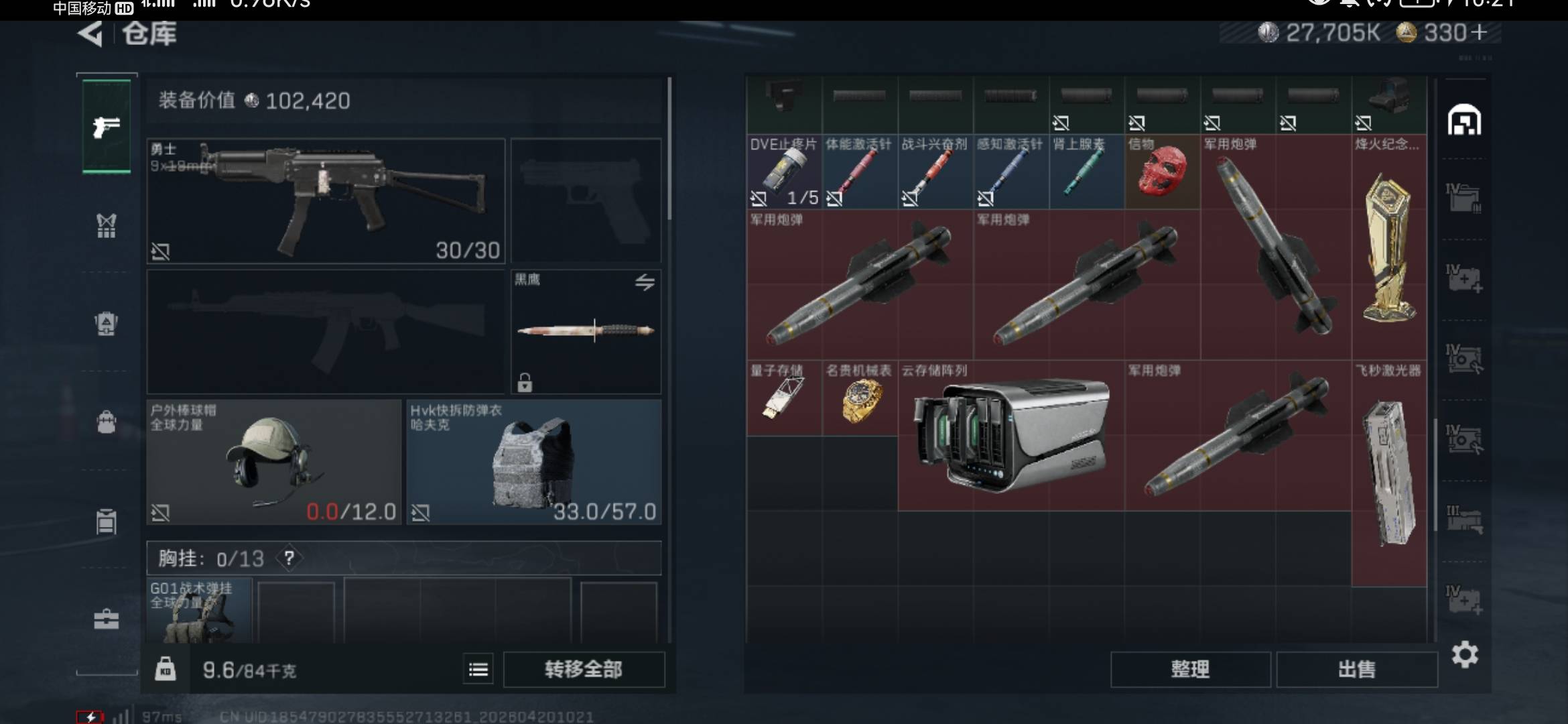Select the 黑鹰 knife slot
Viewport: 1568px width, 724px height.
point(586,331)
